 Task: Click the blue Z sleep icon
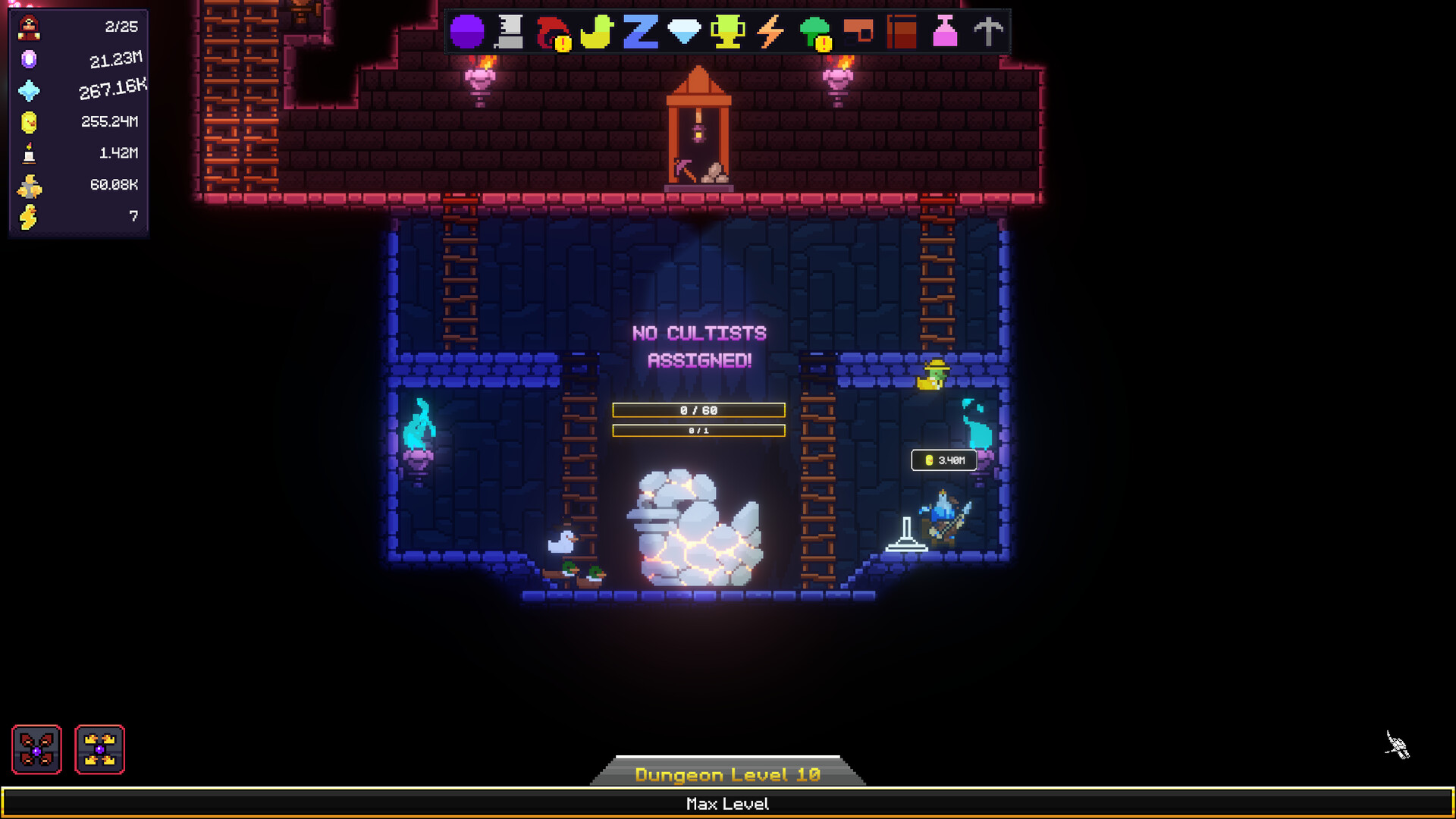(640, 33)
